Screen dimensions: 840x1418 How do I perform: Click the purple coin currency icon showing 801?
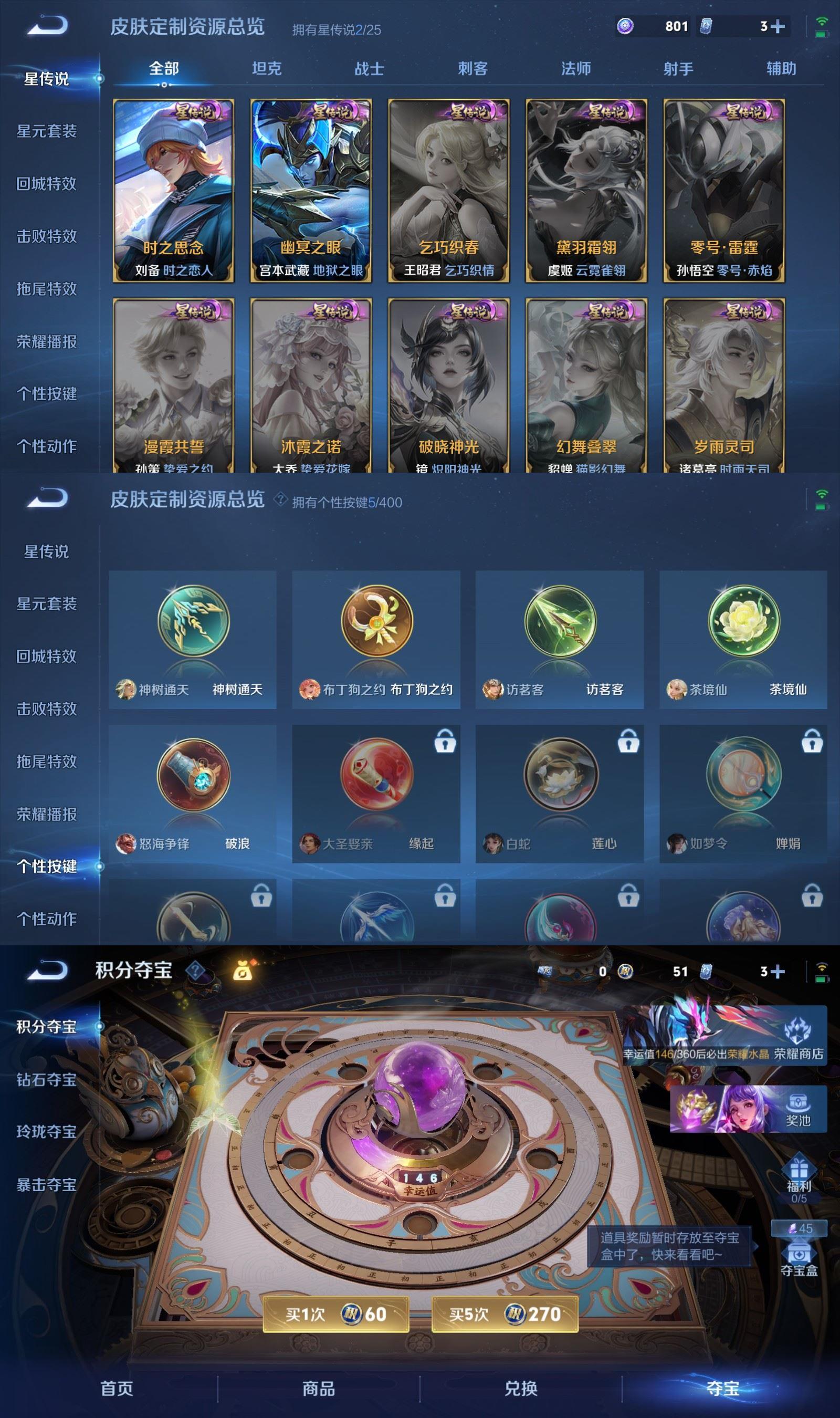[x=625, y=26]
